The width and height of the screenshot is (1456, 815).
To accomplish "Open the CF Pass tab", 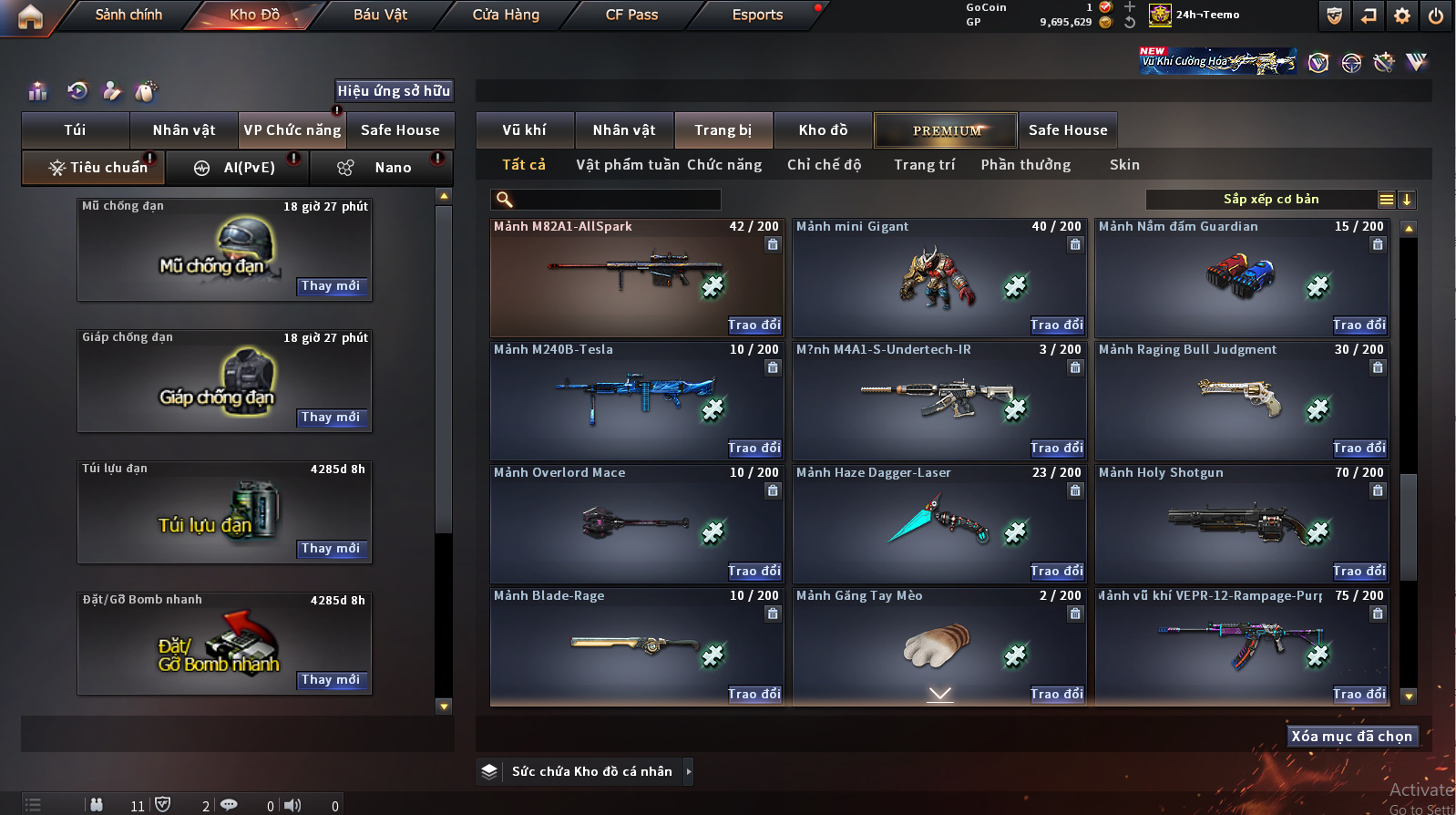I will pos(631,15).
